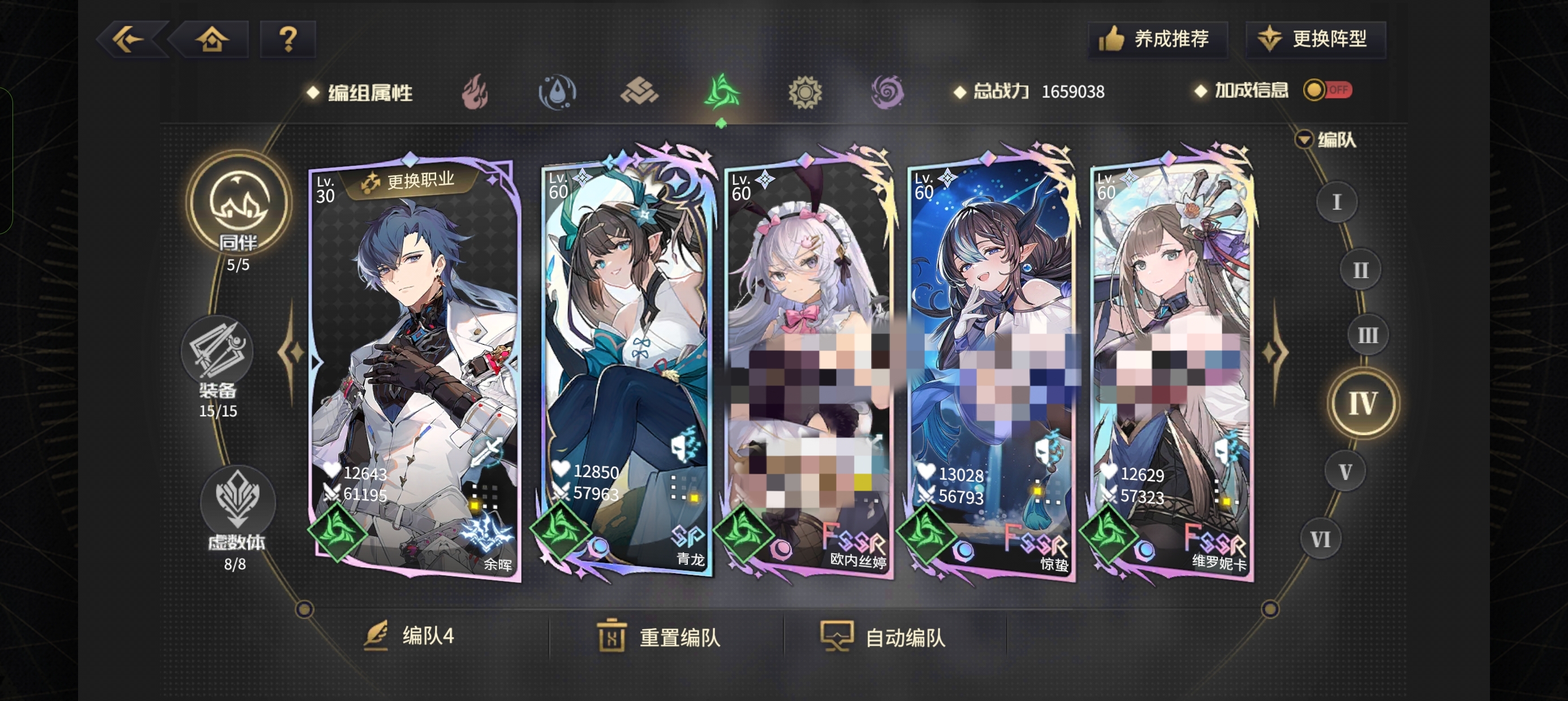Image resolution: width=1568 pixels, height=701 pixels.
Task: Go back with the arrow button
Action: [x=130, y=40]
